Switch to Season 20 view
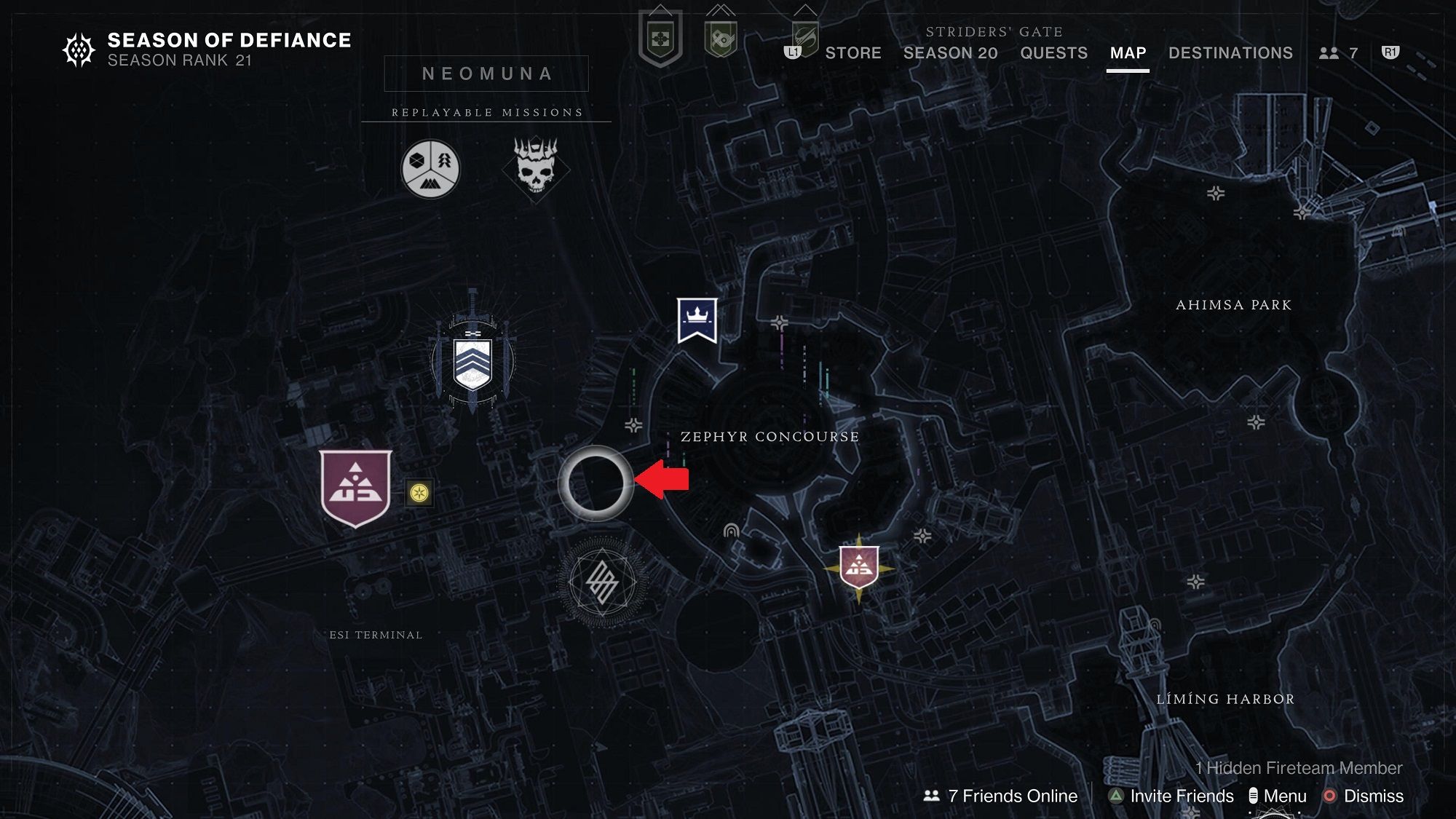Viewport: 1456px width, 819px height. (950, 53)
